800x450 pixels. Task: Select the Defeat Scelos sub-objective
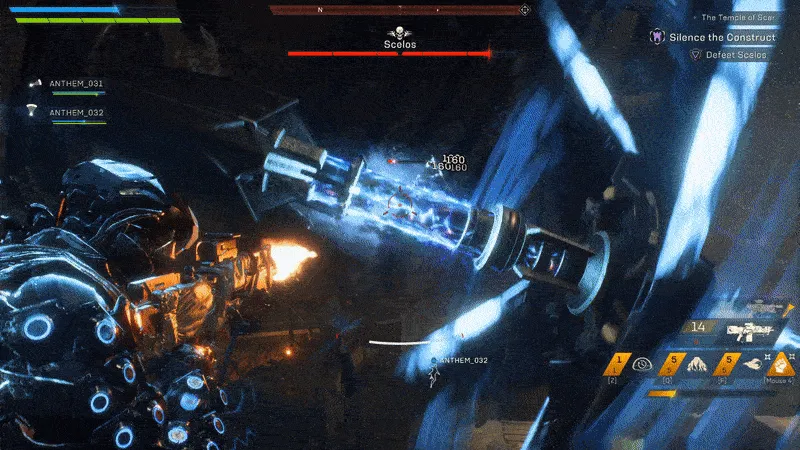(738, 55)
